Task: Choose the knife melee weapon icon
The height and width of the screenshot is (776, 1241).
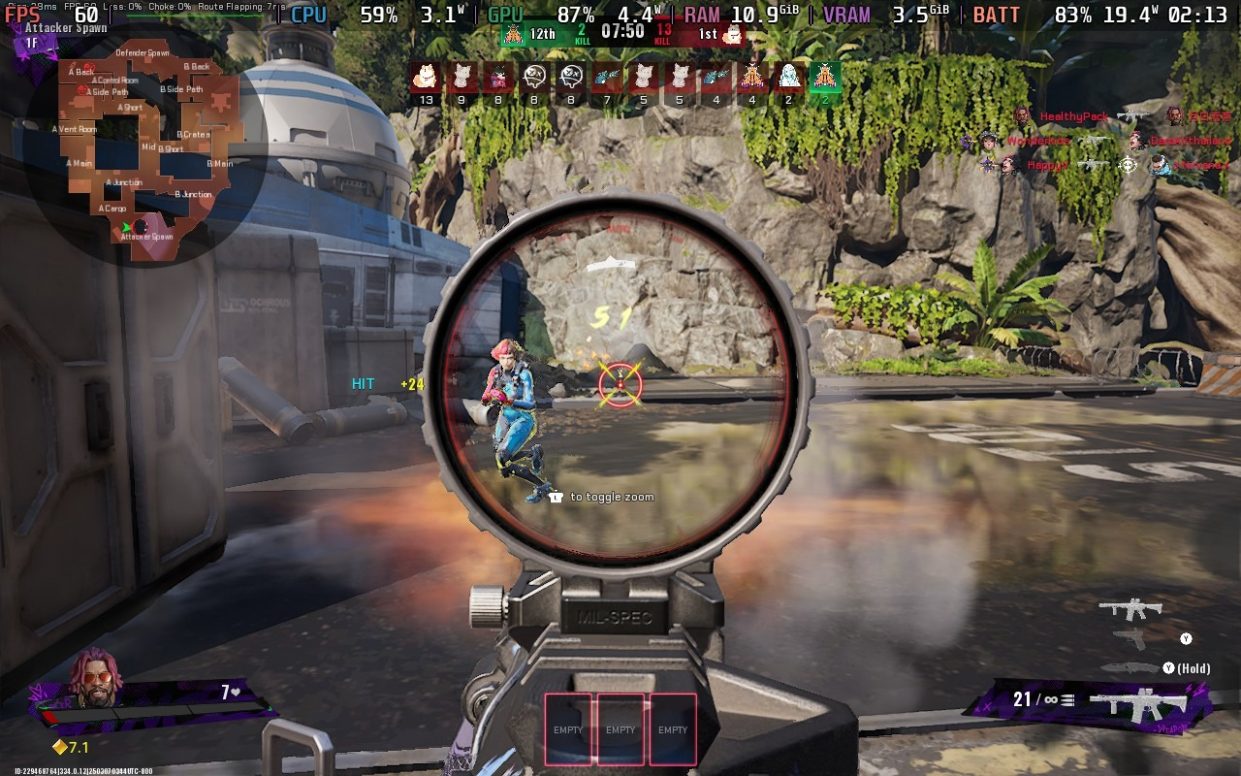Action: [1128, 667]
